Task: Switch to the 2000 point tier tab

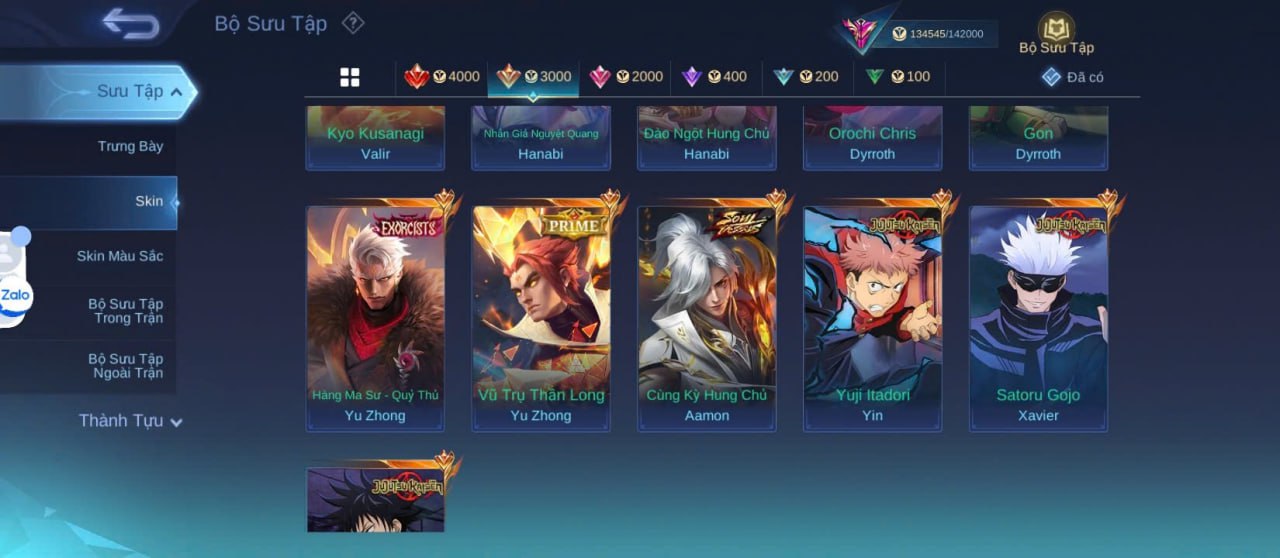Action: (626, 77)
